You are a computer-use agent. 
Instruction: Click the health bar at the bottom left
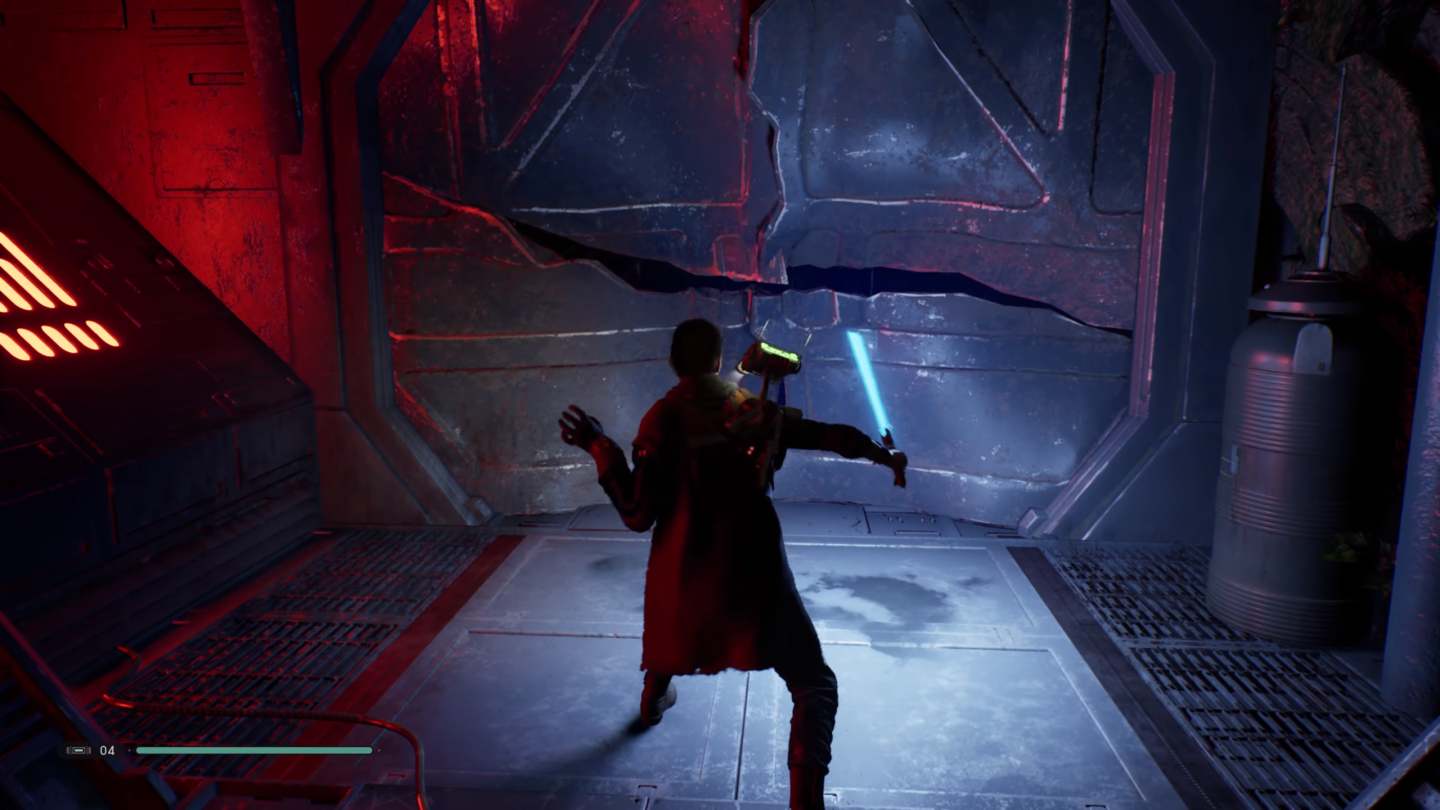click(255, 749)
